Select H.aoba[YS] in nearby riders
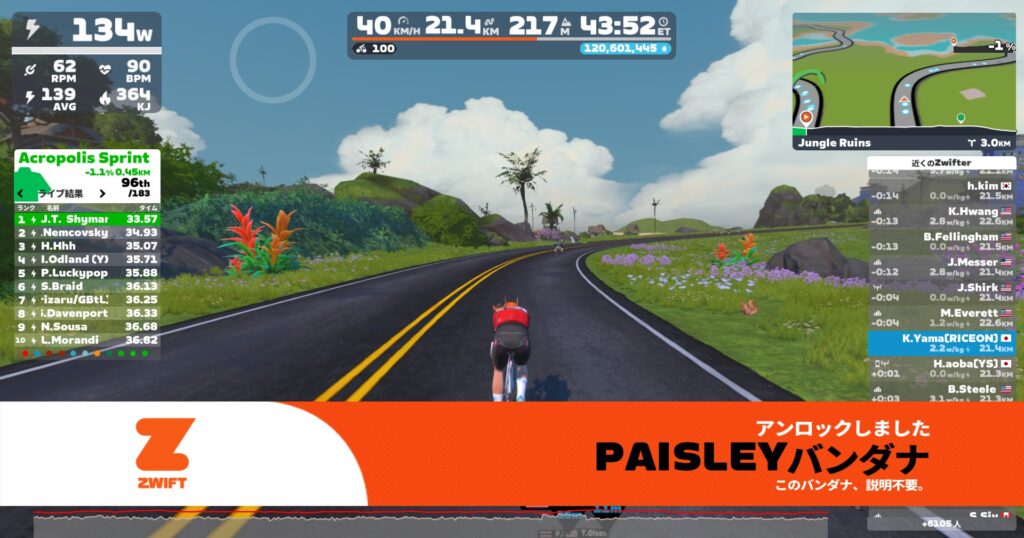The width and height of the screenshot is (1024, 538). [941, 366]
